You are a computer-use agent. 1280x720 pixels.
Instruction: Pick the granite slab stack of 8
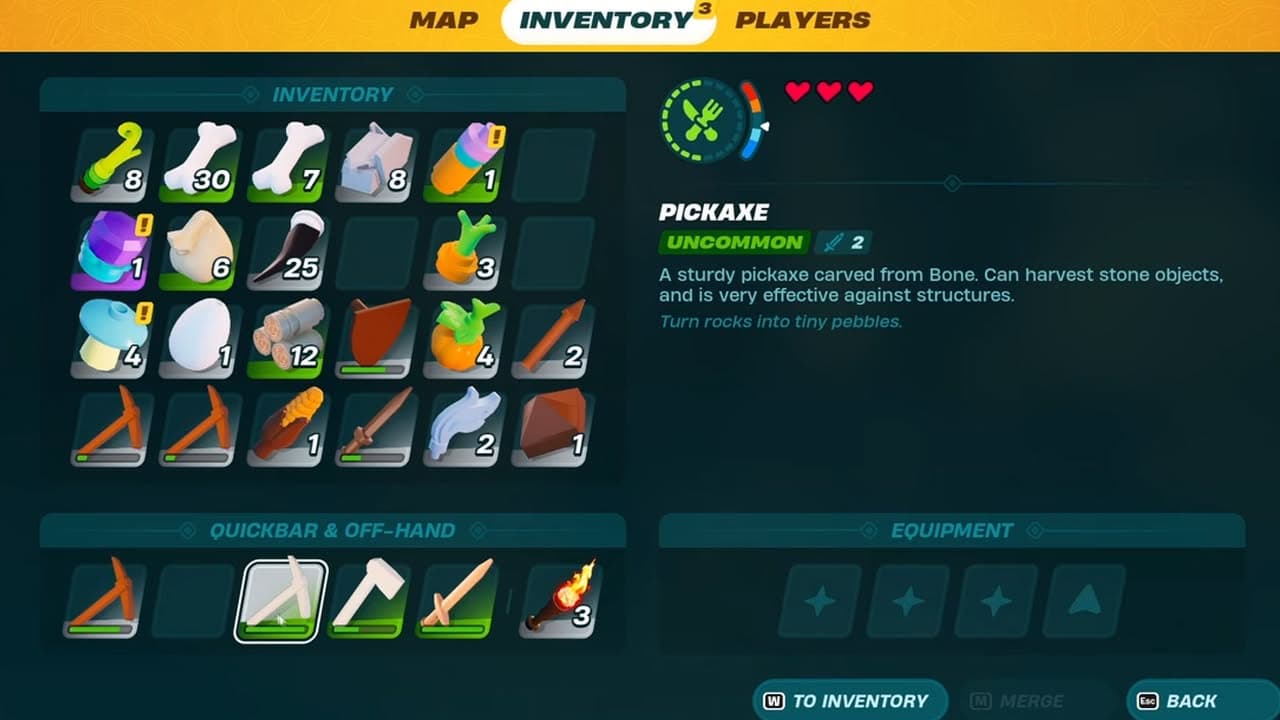376,163
